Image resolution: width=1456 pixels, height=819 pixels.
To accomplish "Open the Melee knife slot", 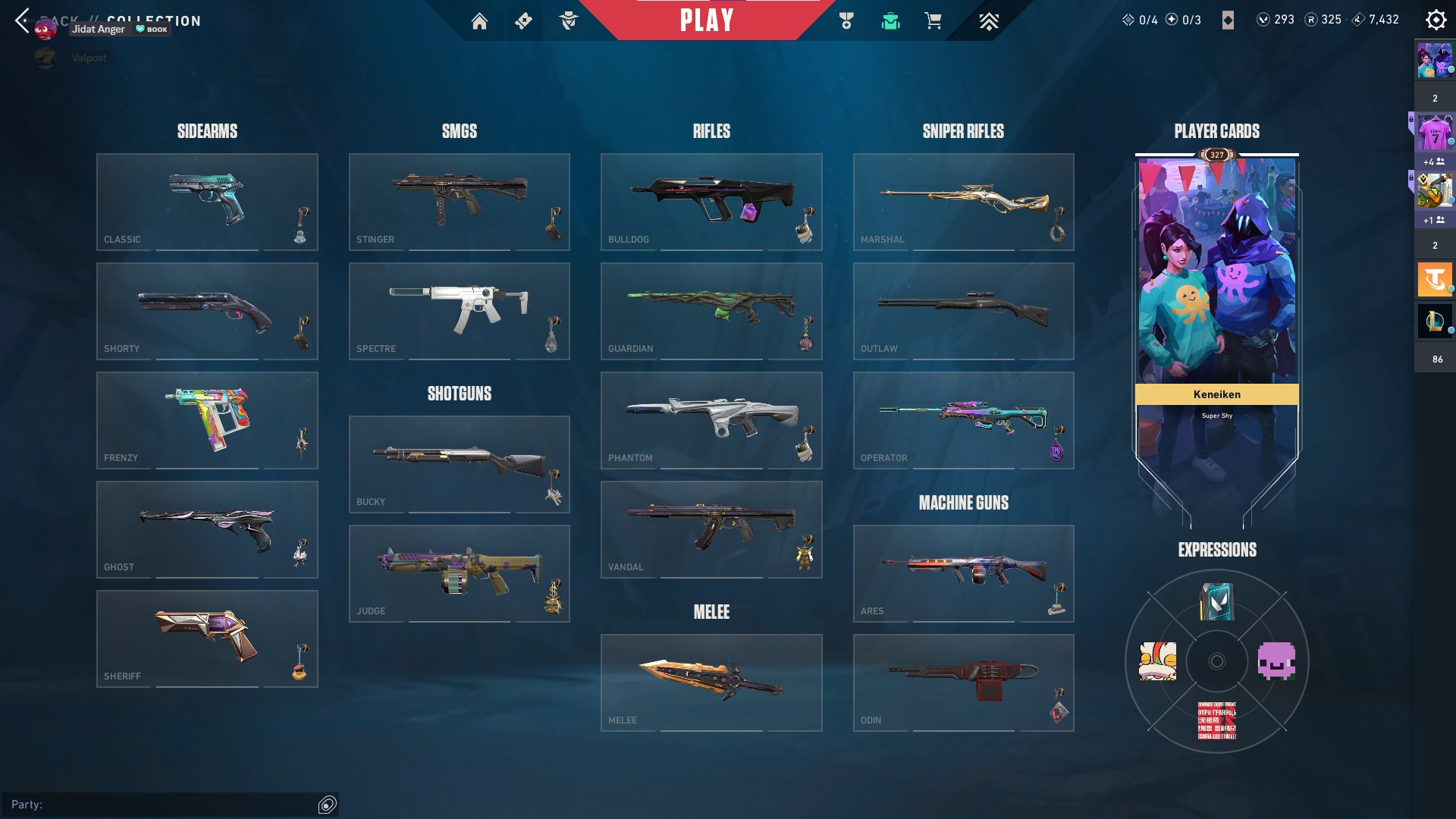I will pyautogui.click(x=711, y=682).
